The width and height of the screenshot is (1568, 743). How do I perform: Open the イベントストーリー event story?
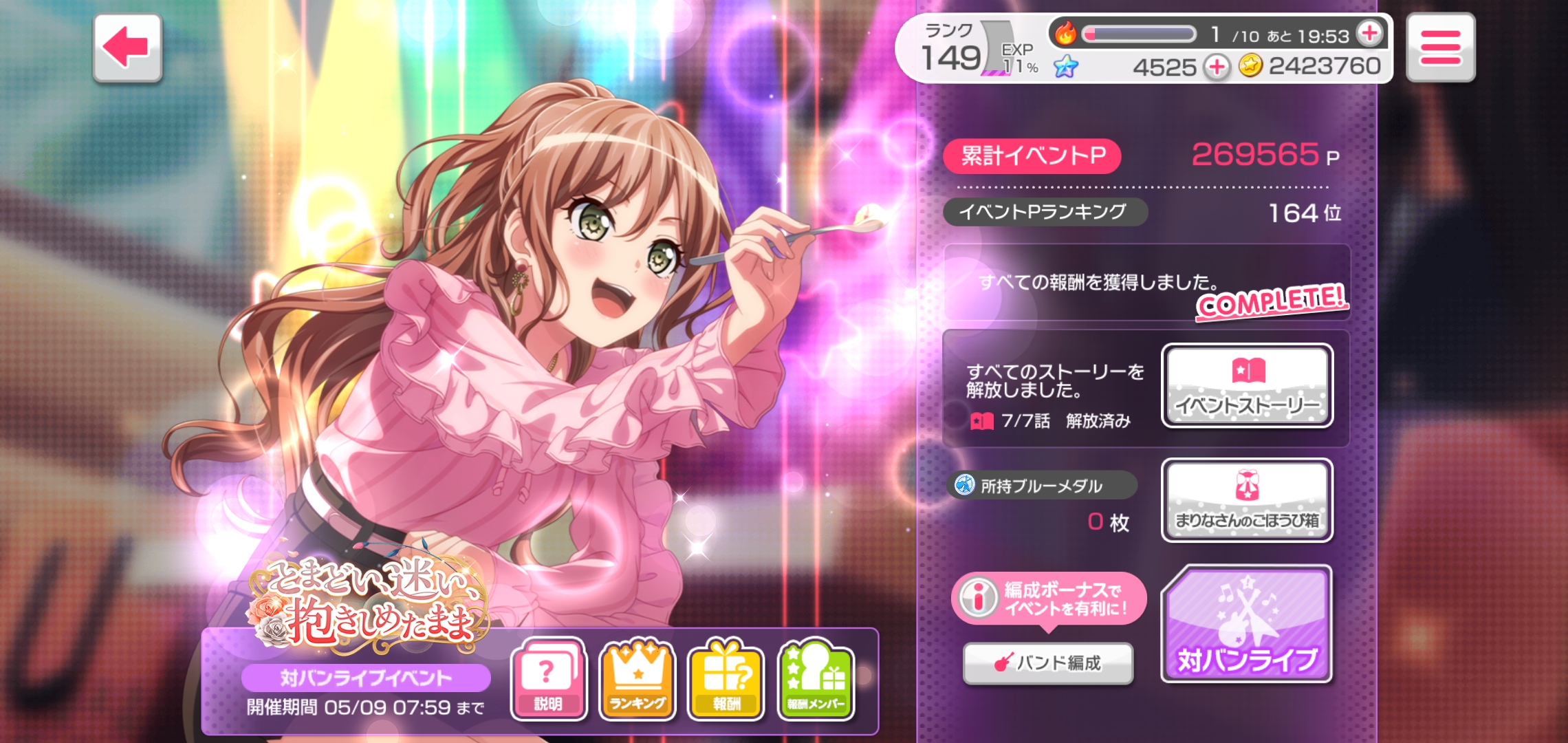tap(1247, 386)
